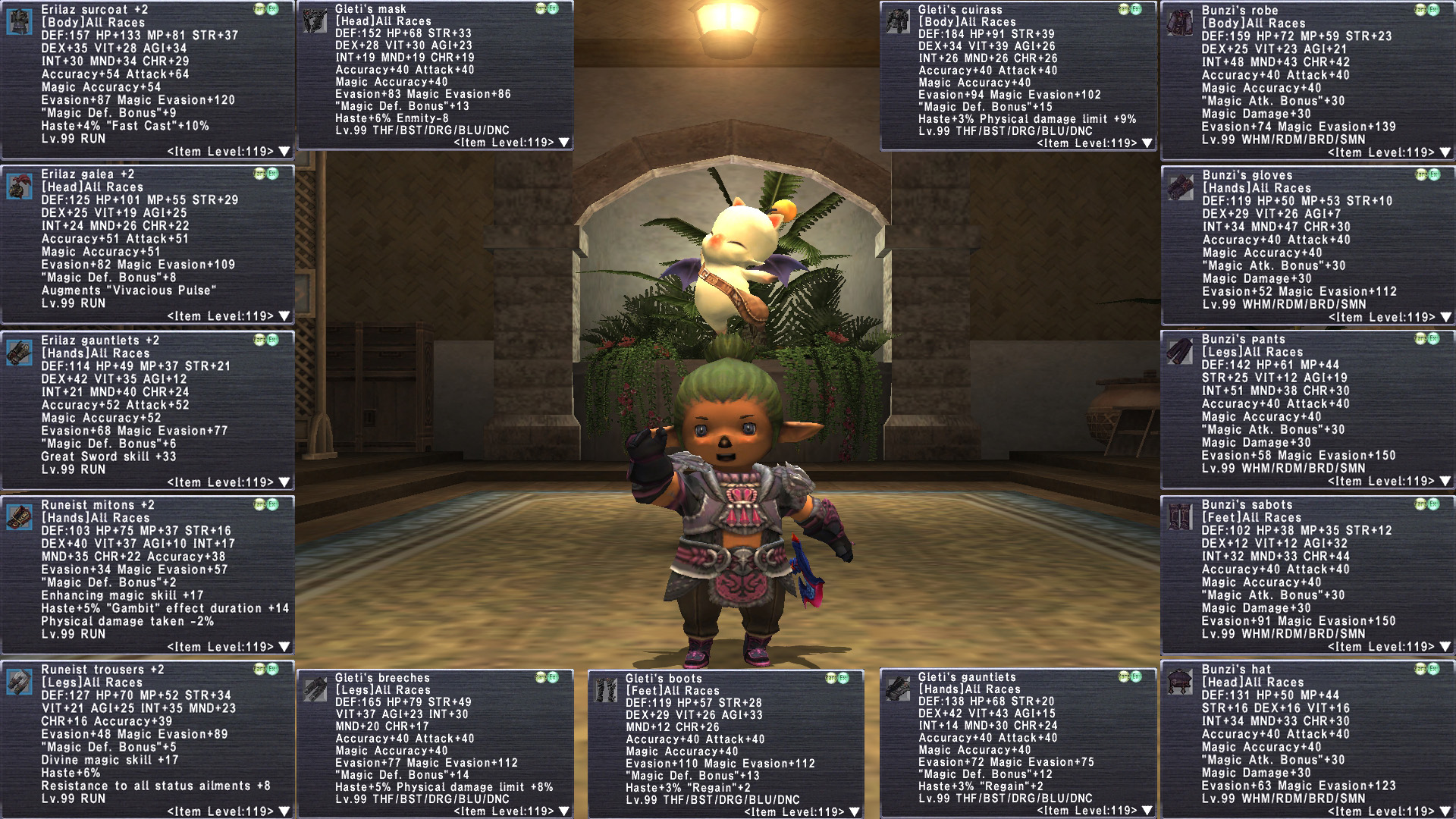Select the Bunzi's robe item icon
This screenshot has width=1456, height=819.
coord(1180,23)
